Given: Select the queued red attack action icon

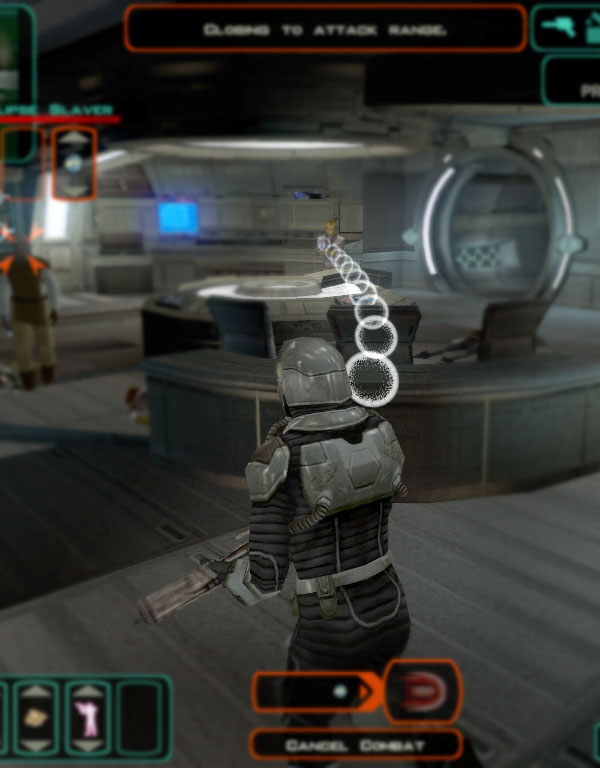Looking at the screenshot, I should (422, 691).
